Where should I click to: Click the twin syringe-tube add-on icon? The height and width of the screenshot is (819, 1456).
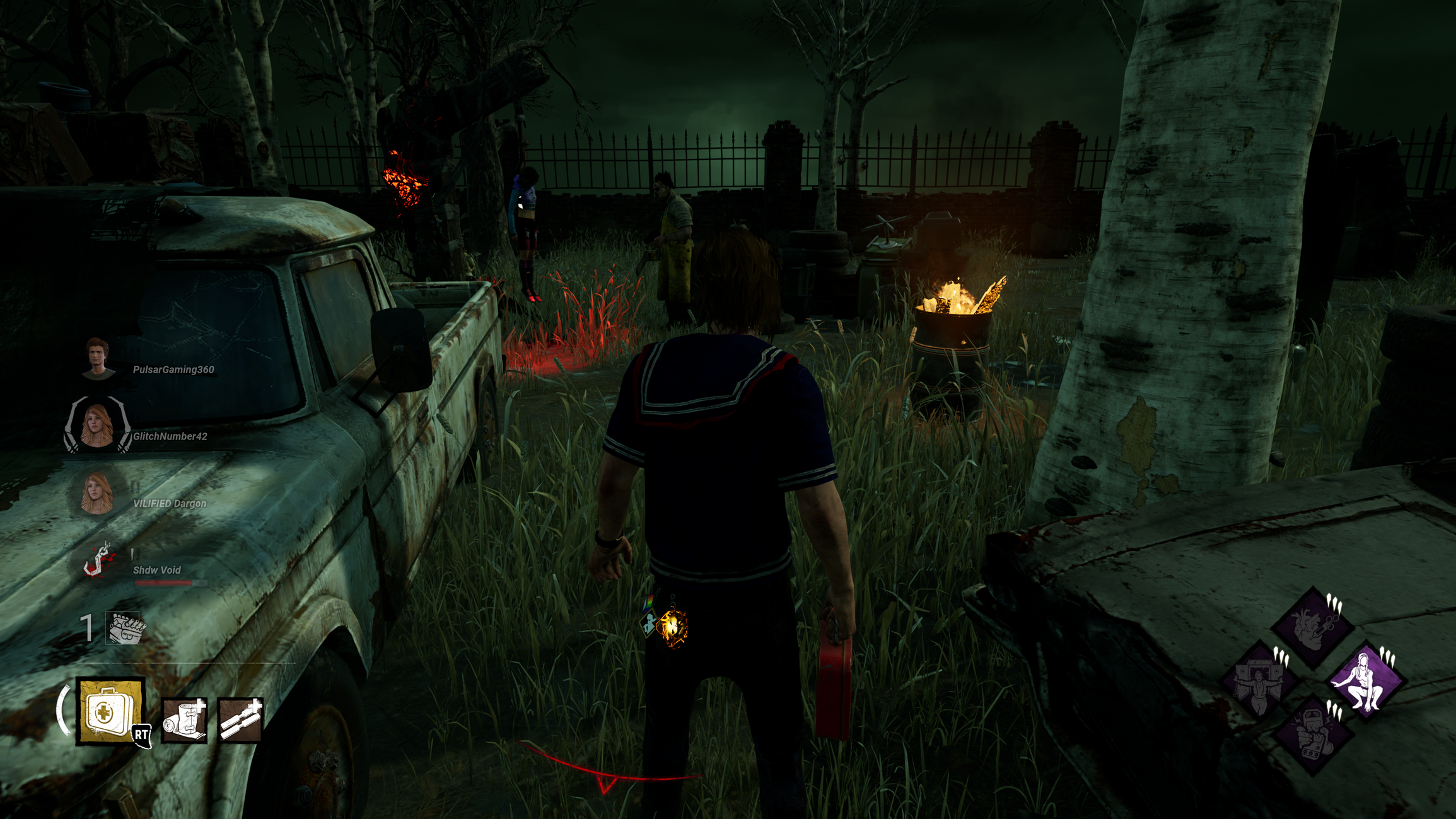[240, 720]
